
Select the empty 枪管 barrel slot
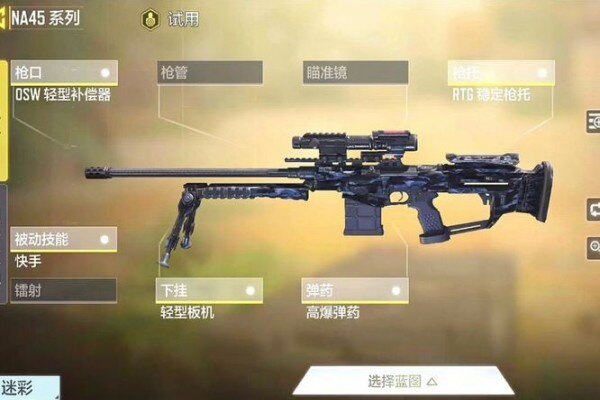point(210,73)
